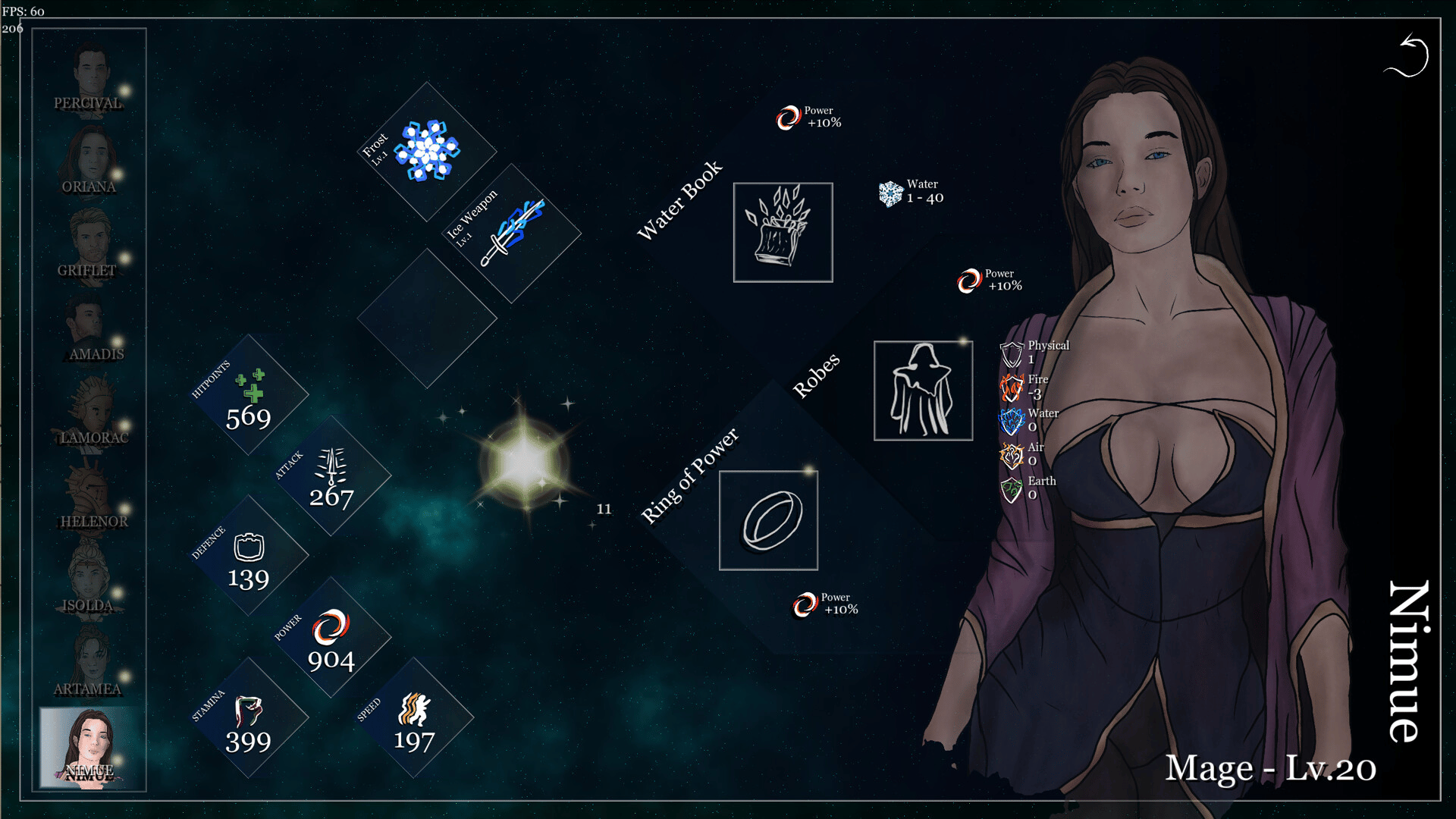Open the Water Book equipment slot
This screenshot has height=819, width=1456.
coord(783,232)
